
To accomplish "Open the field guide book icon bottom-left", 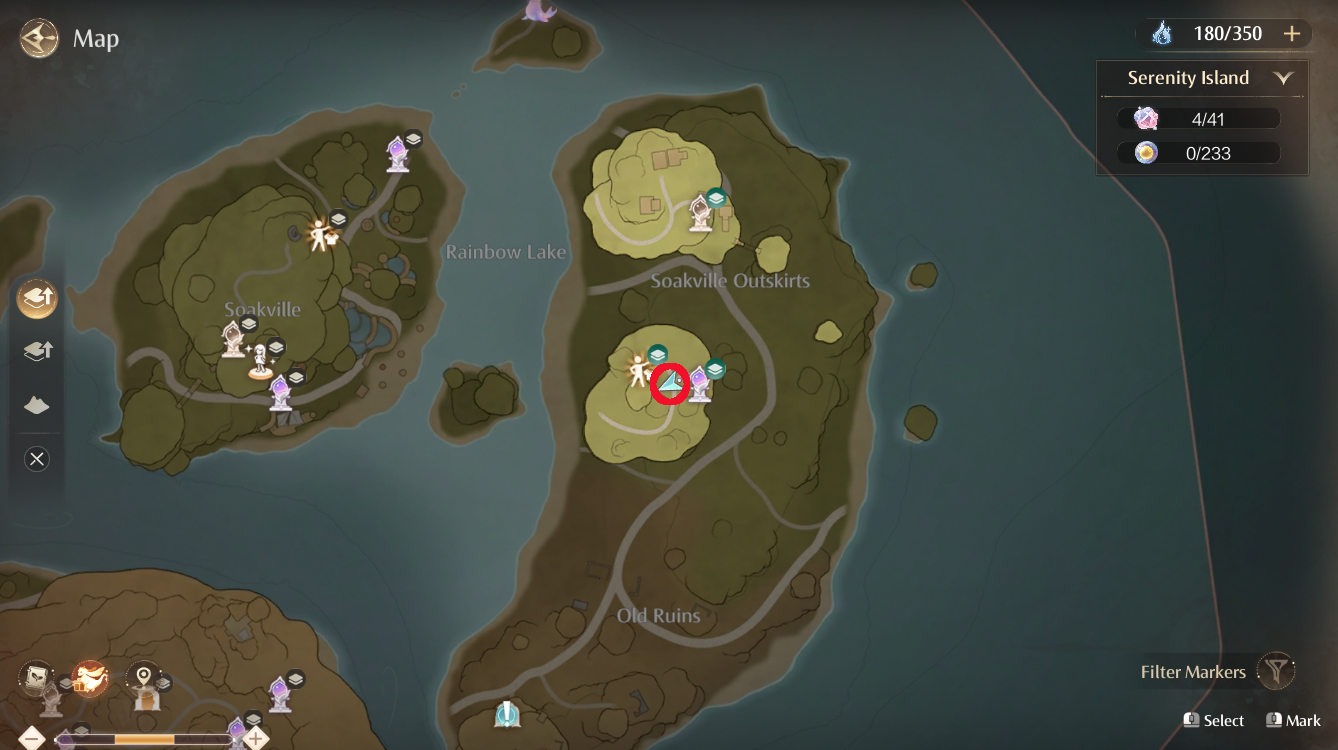I will coord(37,678).
